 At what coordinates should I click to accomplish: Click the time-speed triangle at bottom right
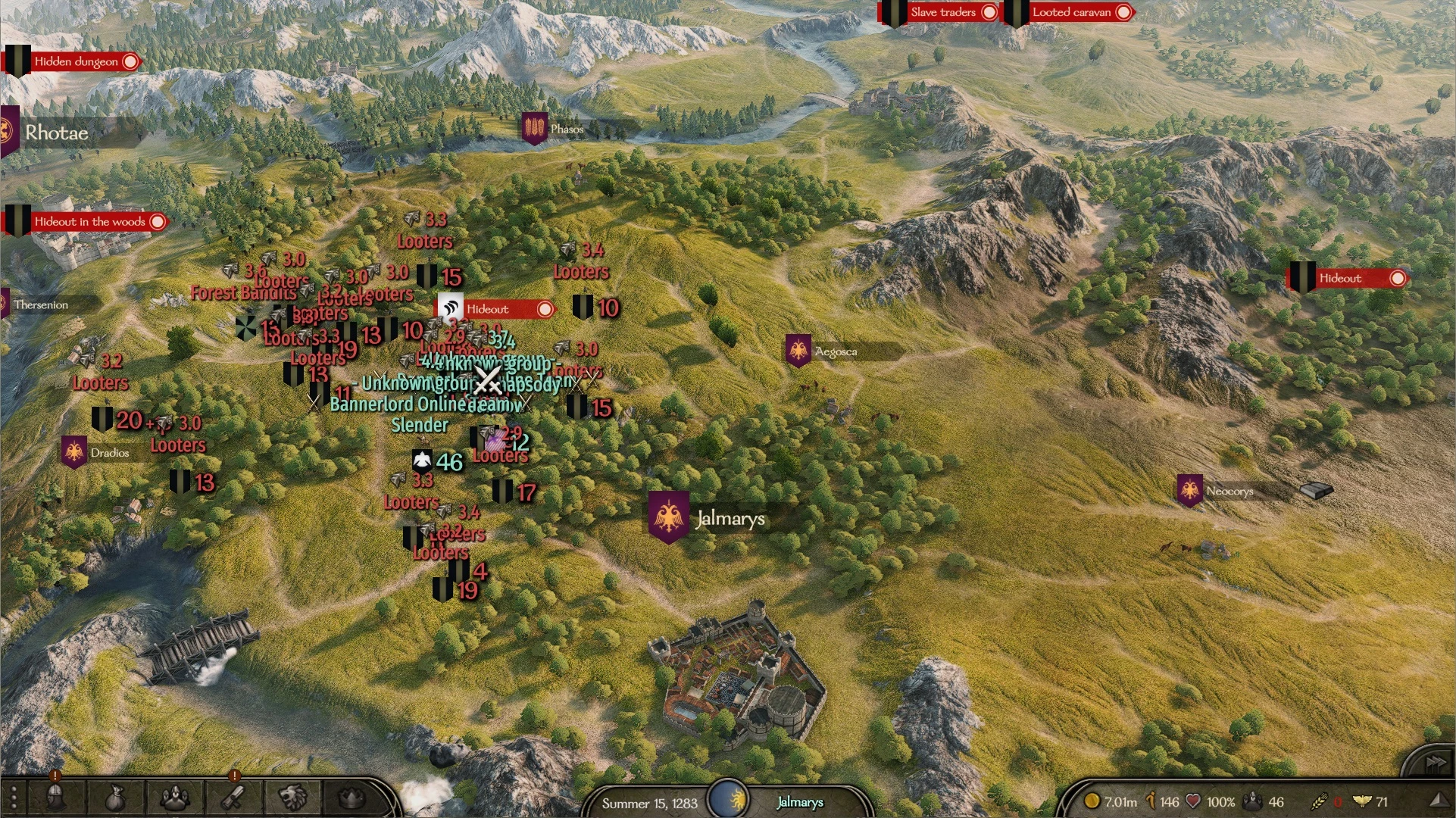1442,800
